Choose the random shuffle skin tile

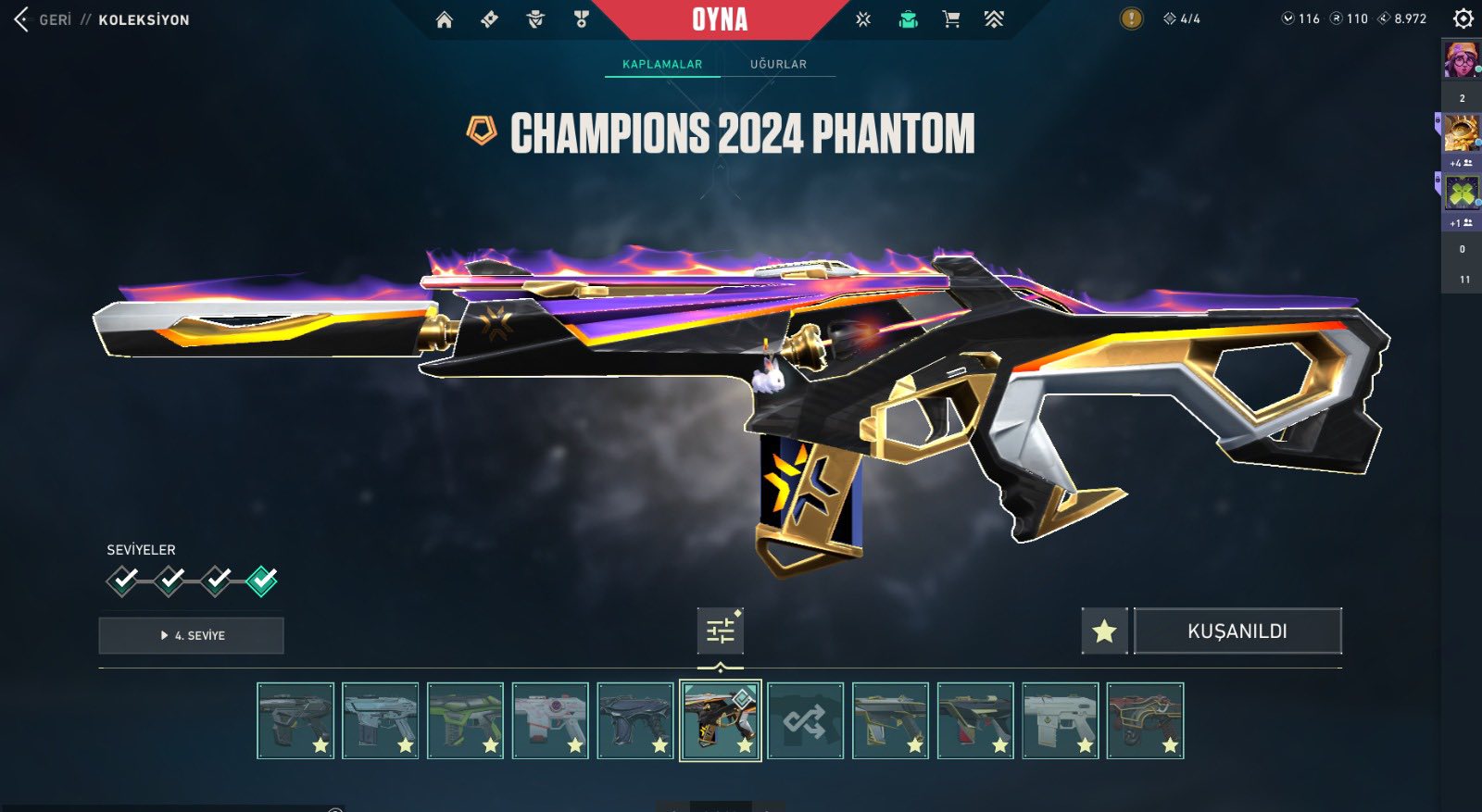(x=805, y=721)
